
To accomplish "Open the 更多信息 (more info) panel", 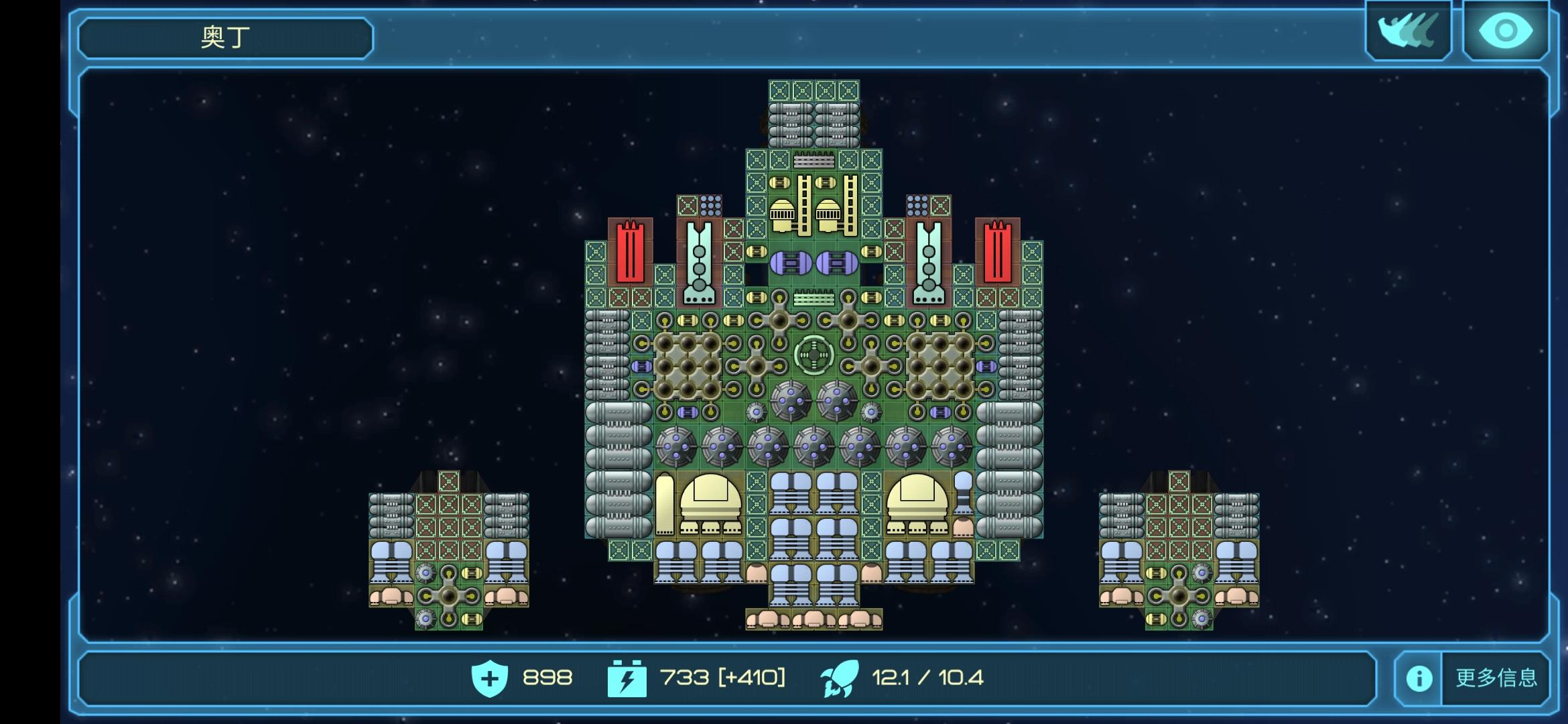I will tap(1473, 678).
